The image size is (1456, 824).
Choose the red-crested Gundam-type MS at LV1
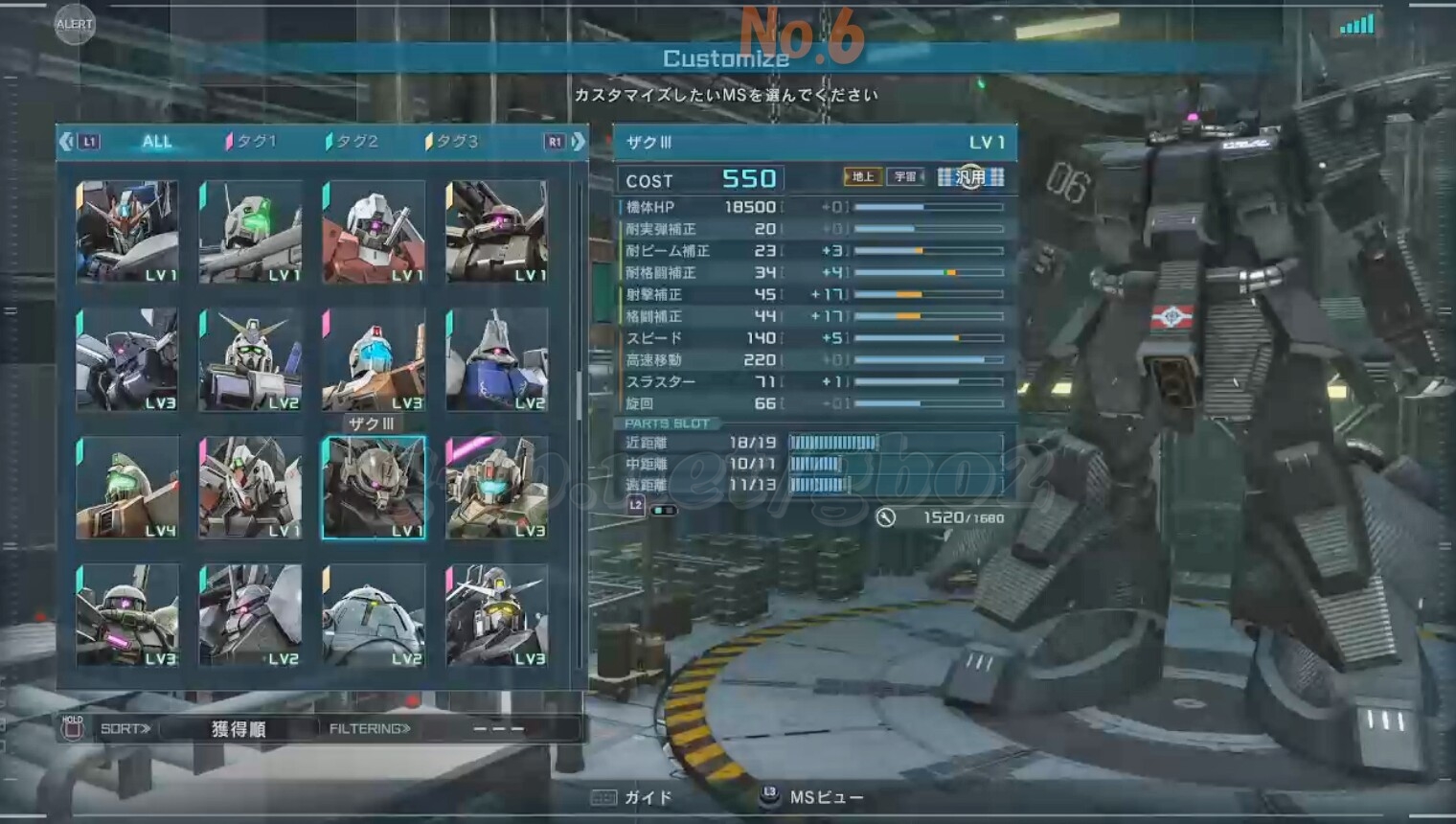[x=127, y=232]
